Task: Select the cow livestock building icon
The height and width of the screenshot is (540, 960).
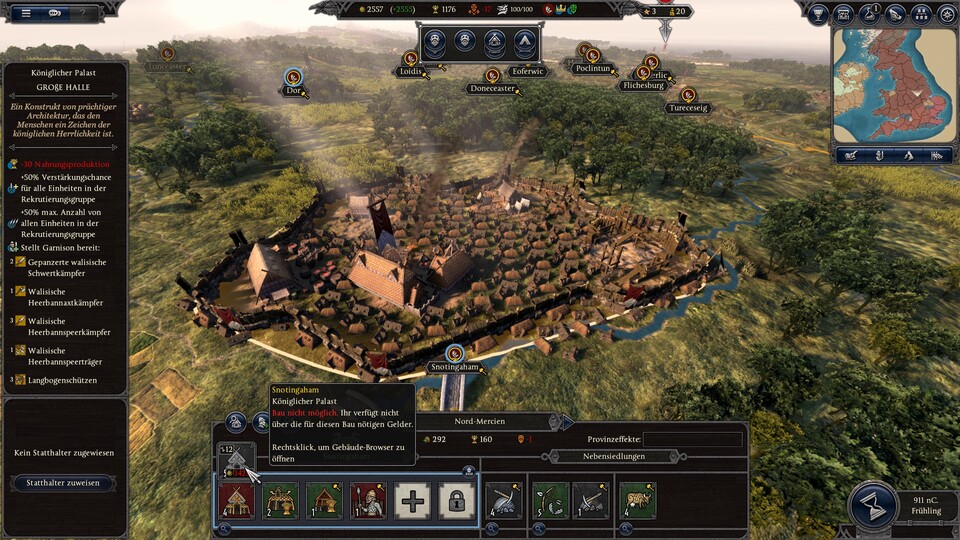Action: coord(636,500)
